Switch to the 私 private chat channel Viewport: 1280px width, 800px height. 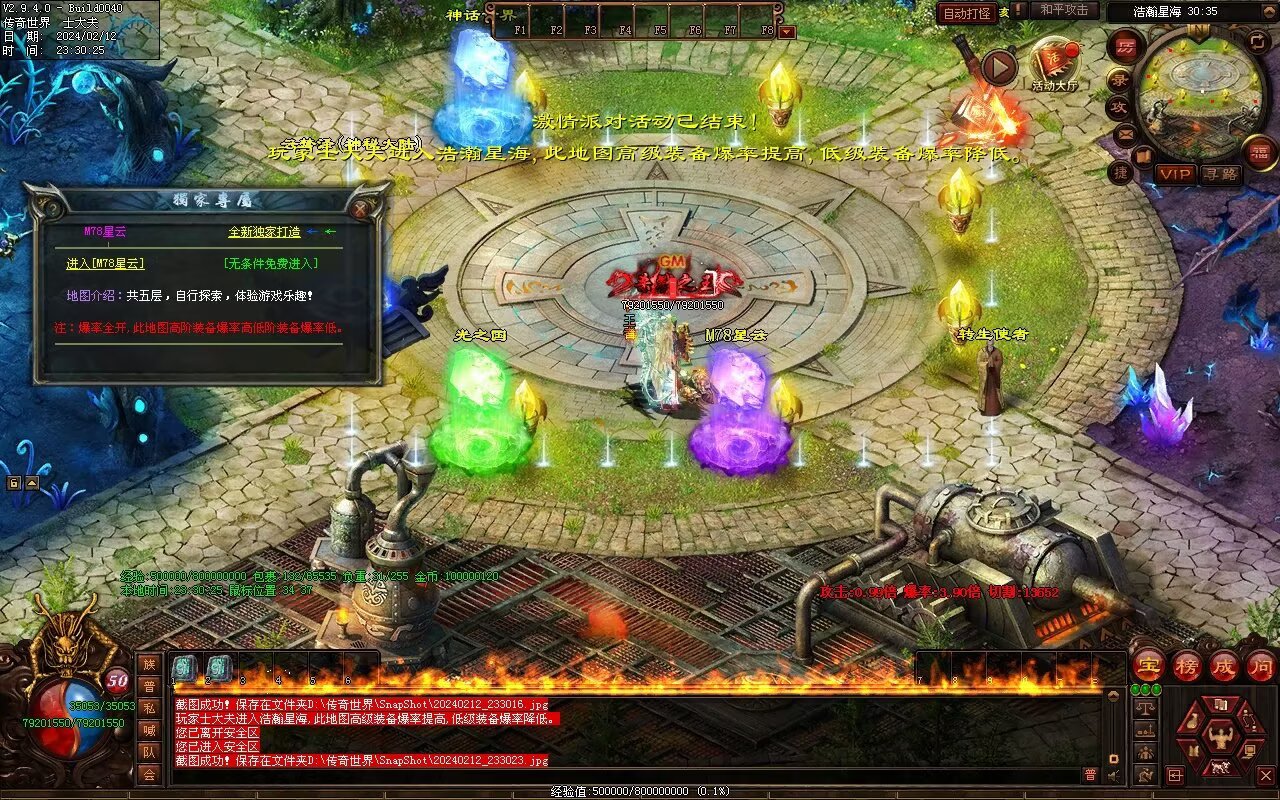click(x=149, y=708)
